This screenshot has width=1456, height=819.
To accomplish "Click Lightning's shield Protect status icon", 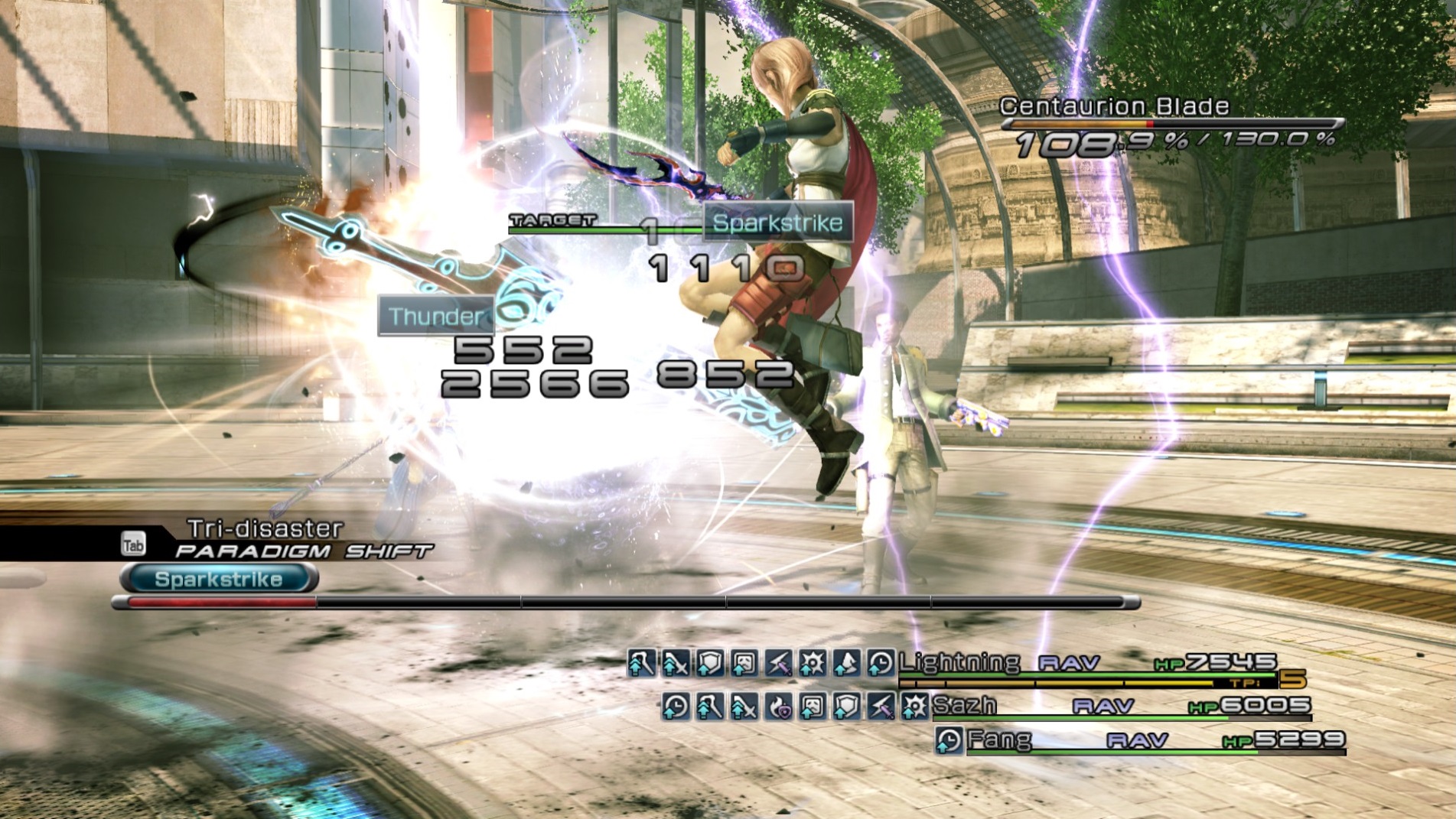I will coord(709,663).
